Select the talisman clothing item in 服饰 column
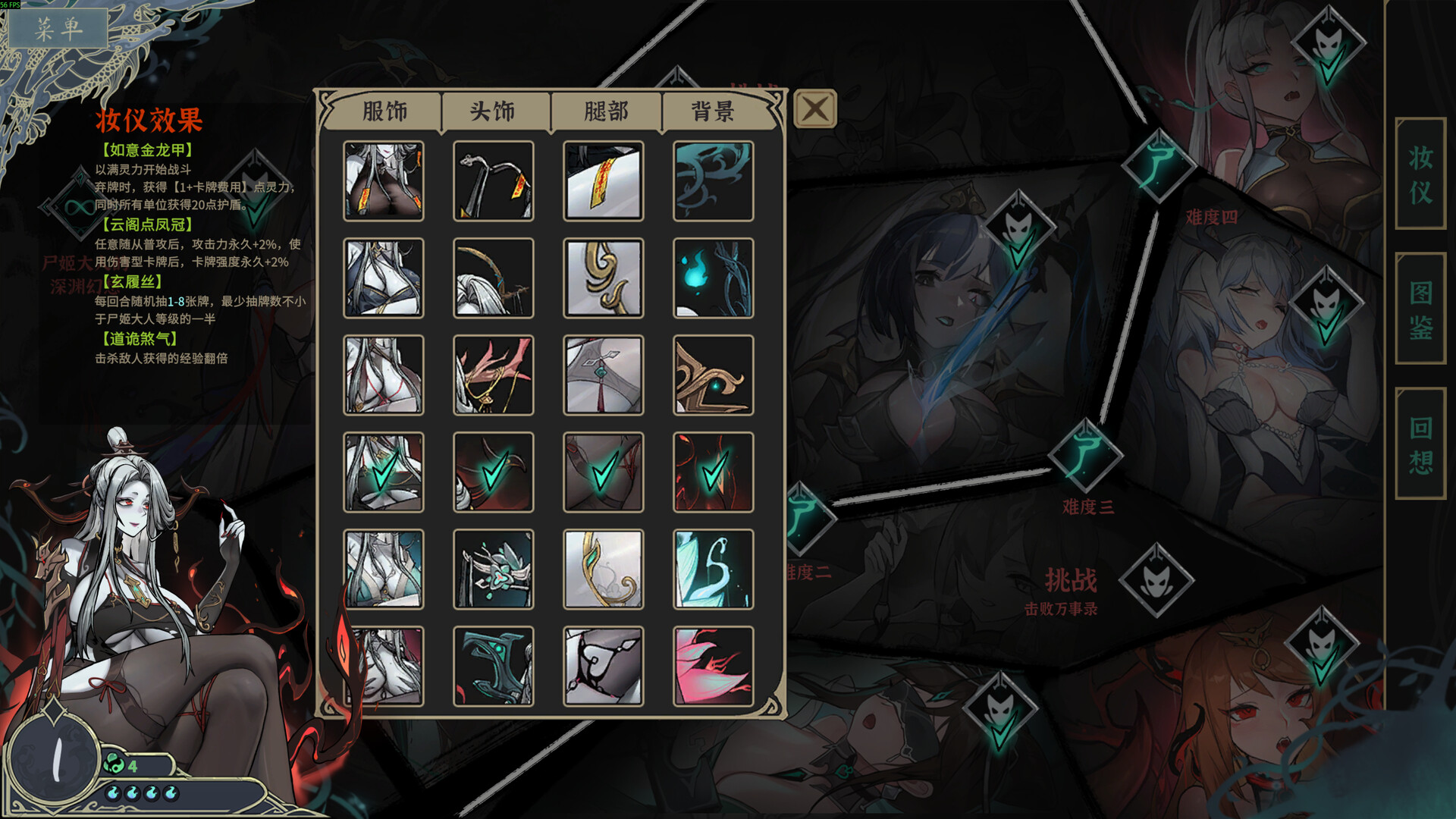The width and height of the screenshot is (1456, 819). pos(383,180)
